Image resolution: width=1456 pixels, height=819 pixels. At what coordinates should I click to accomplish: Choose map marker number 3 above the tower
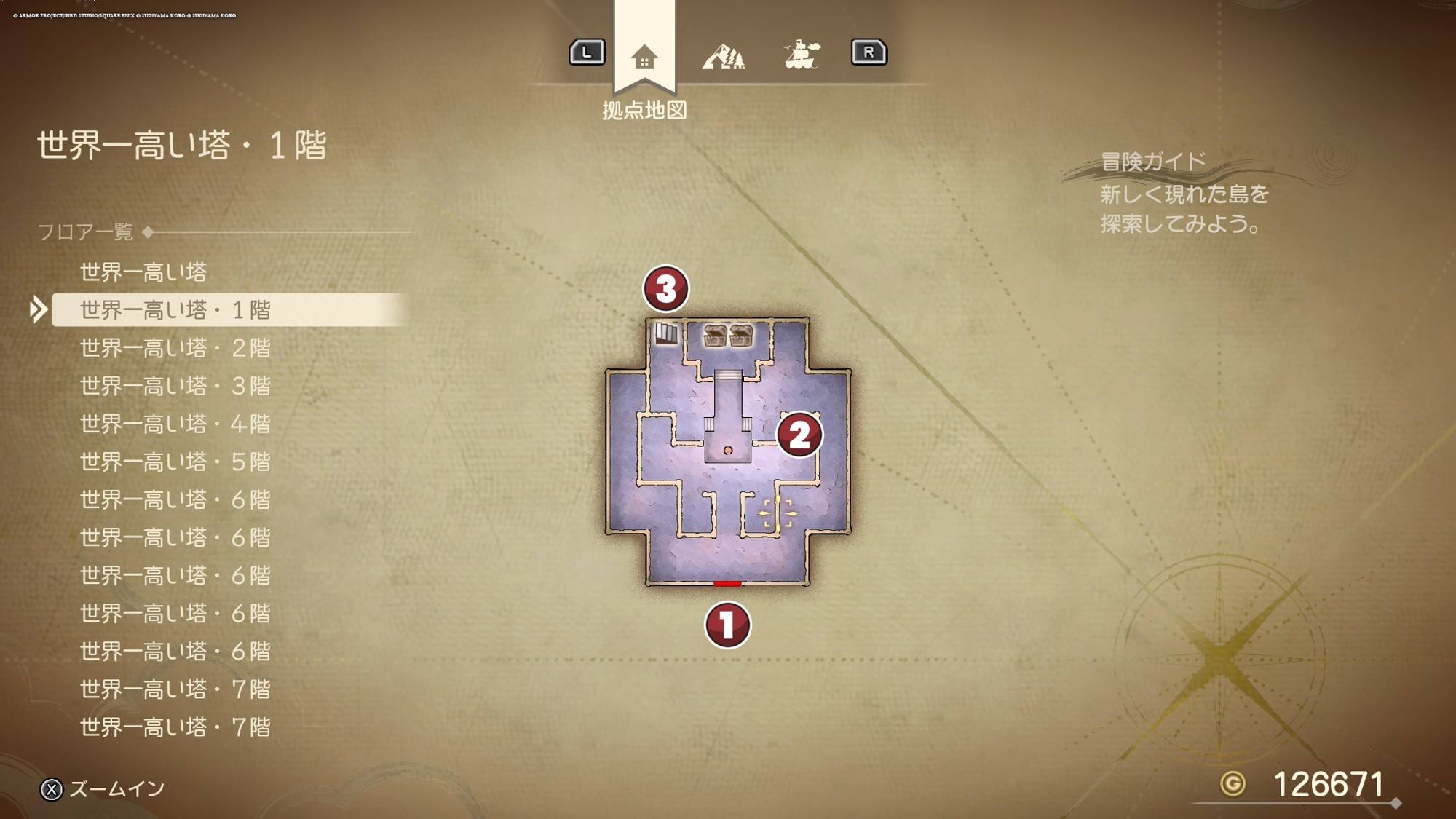coord(665,288)
